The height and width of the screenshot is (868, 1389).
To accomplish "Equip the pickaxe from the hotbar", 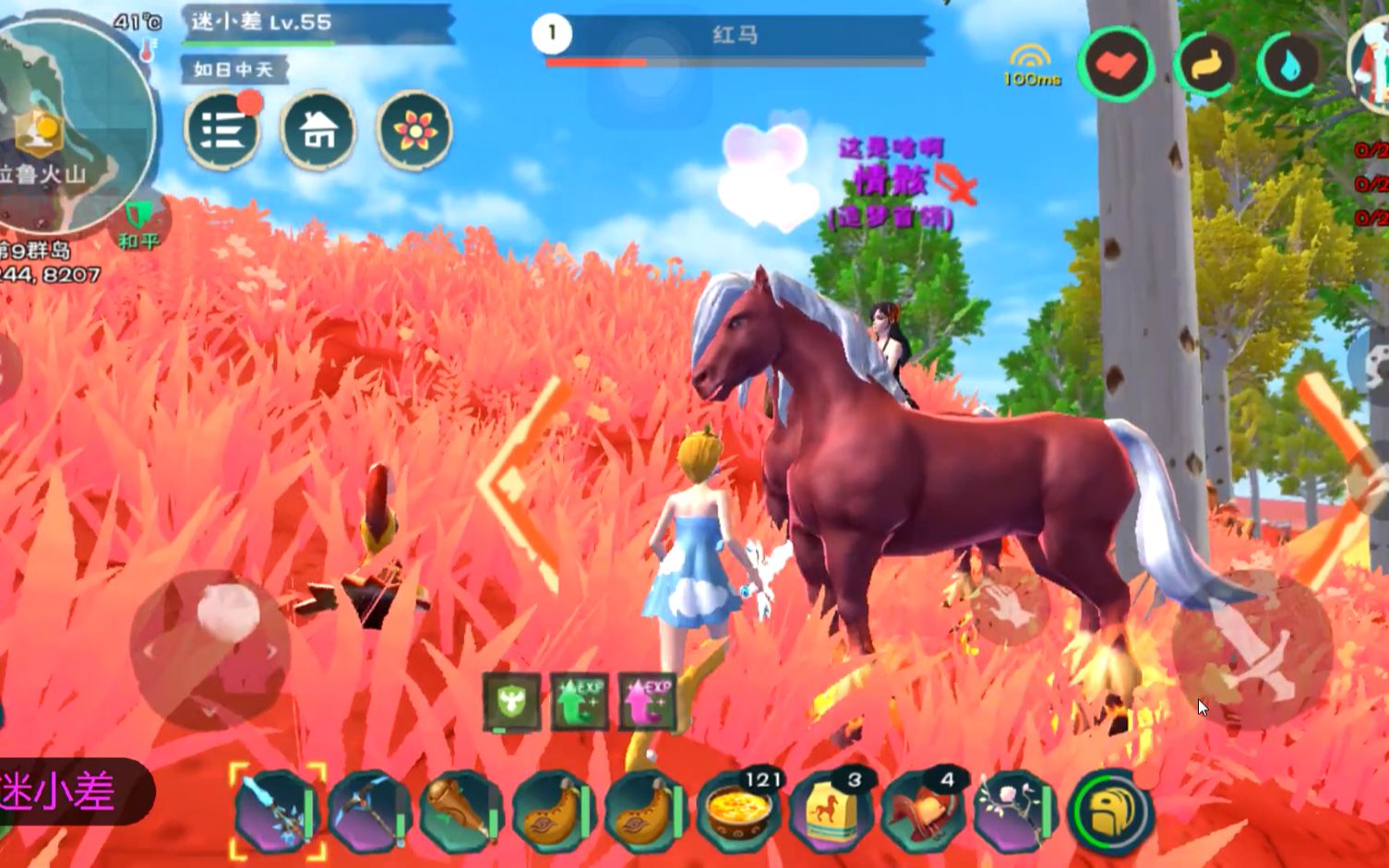I will (x=369, y=810).
